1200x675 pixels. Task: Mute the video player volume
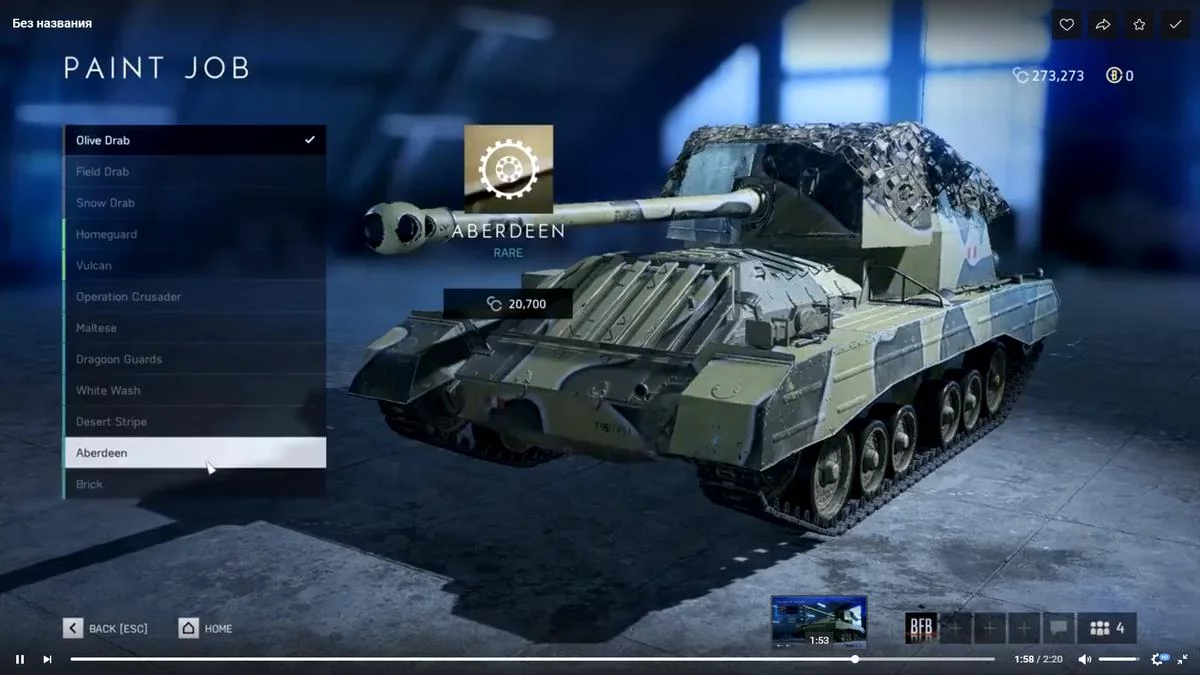(1084, 659)
